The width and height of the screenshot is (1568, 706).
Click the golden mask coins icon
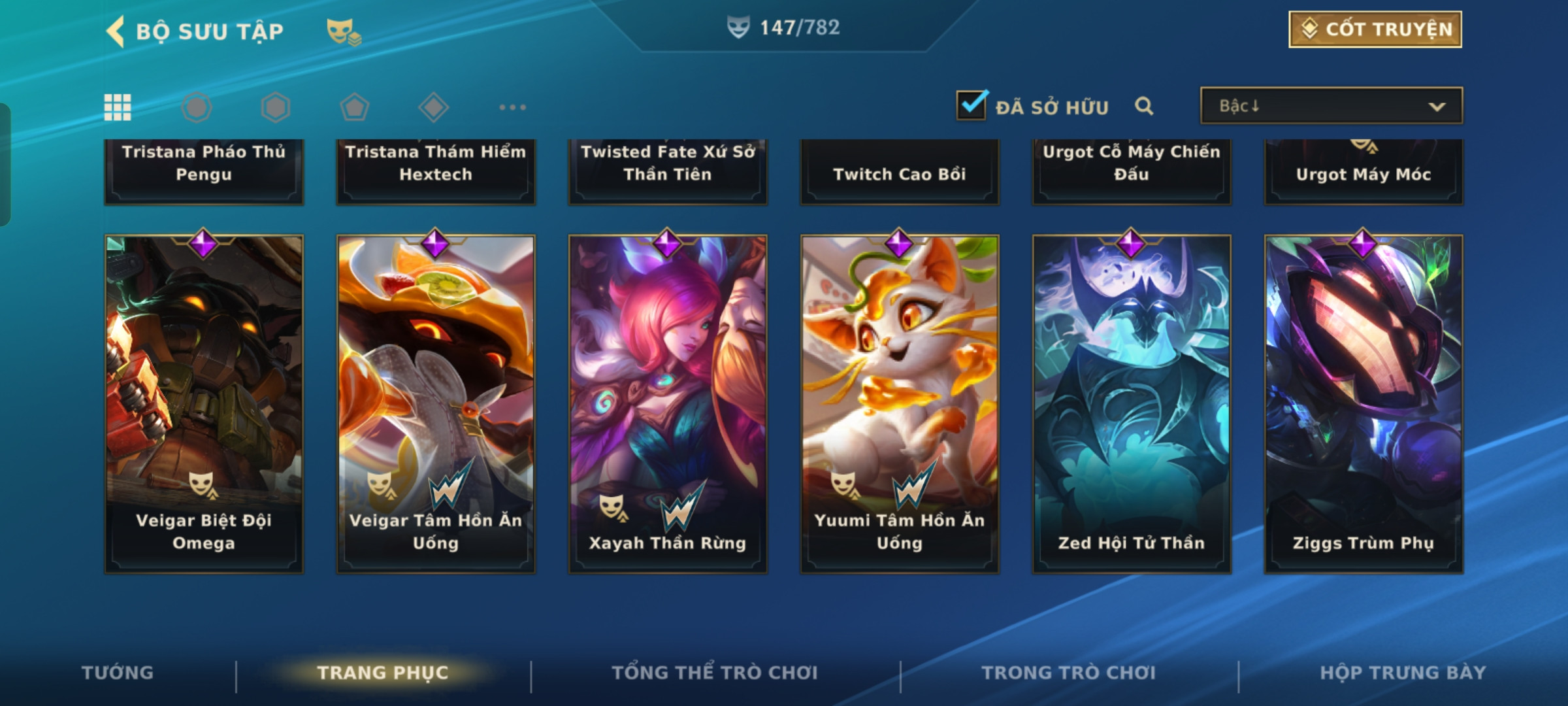[344, 31]
